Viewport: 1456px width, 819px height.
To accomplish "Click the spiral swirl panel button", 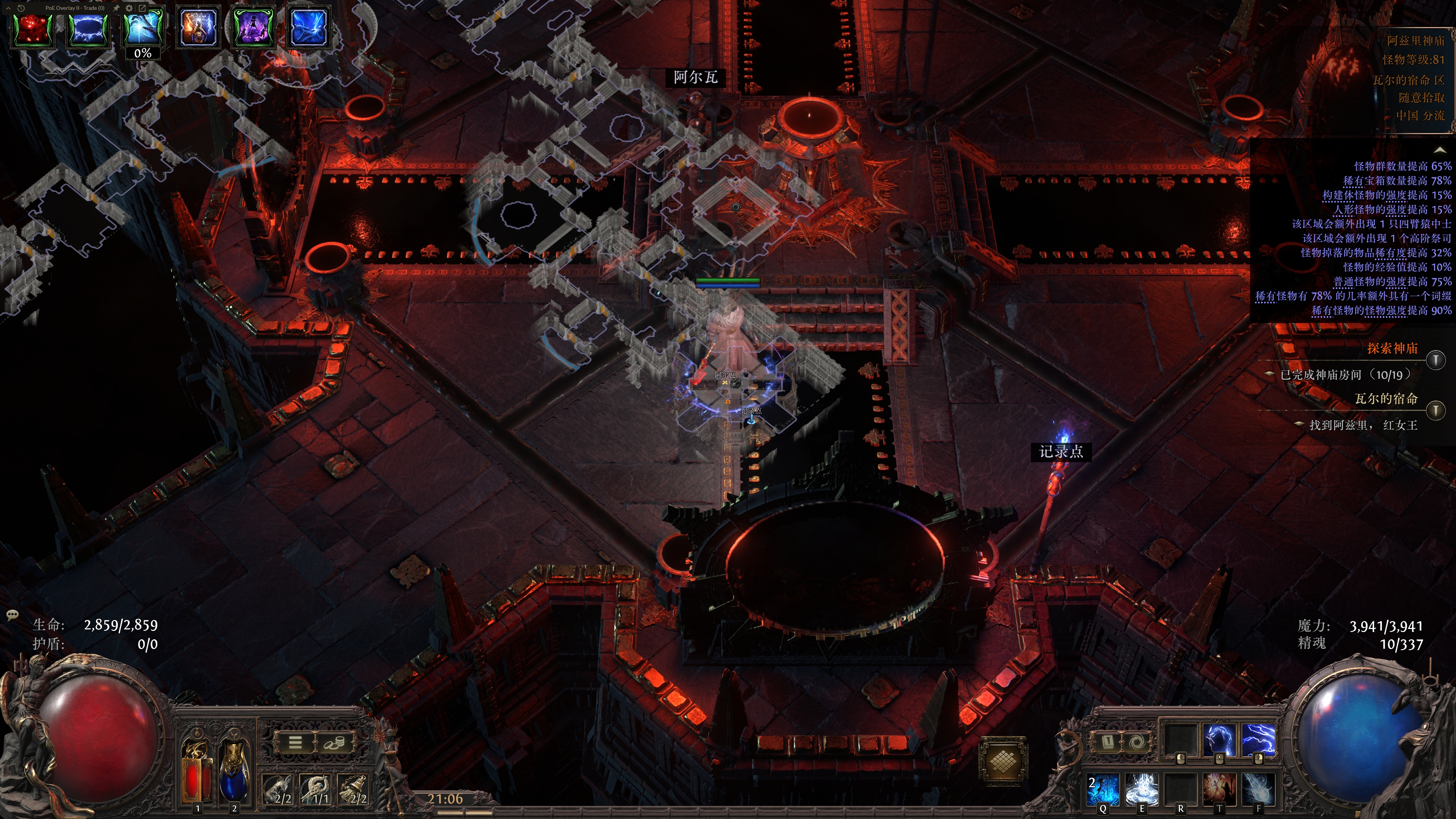I will click(x=1137, y=742).
